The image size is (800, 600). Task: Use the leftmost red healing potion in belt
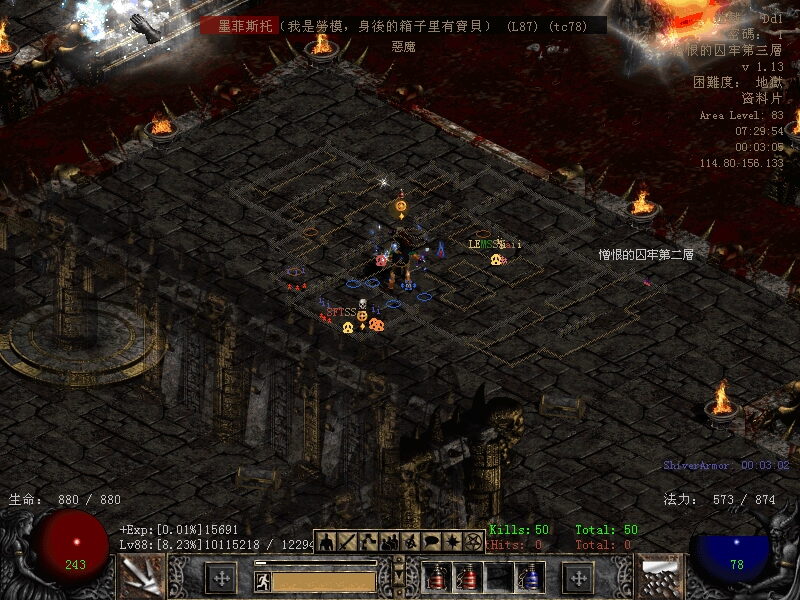(436, 577)
